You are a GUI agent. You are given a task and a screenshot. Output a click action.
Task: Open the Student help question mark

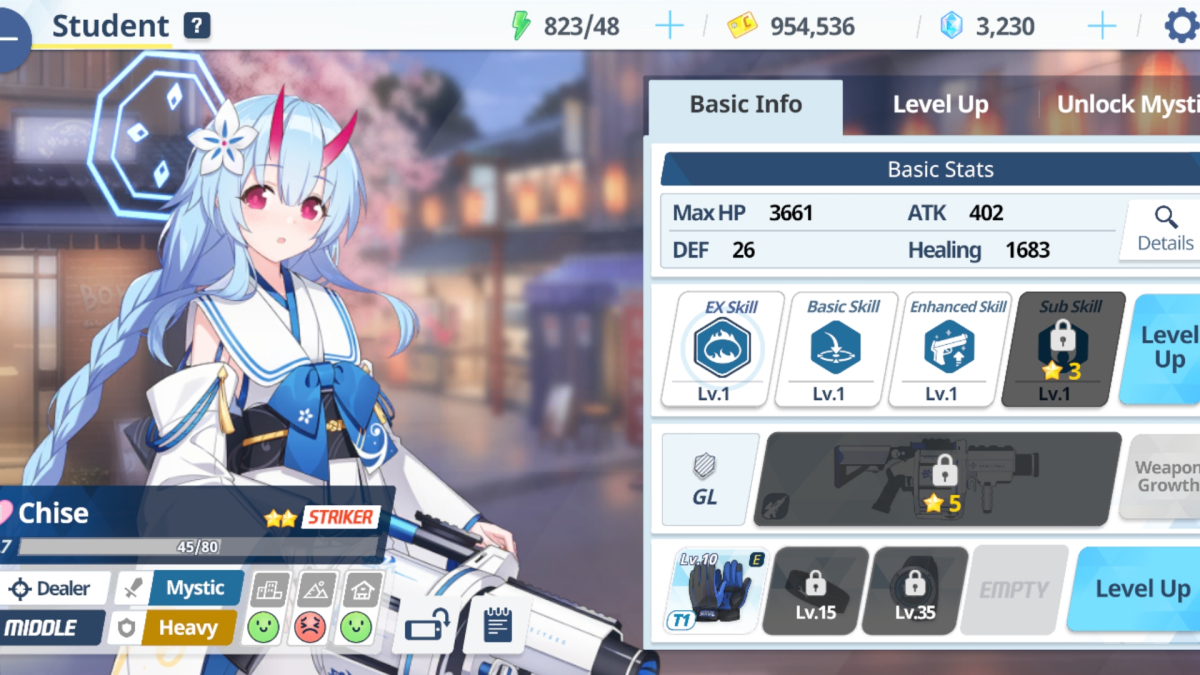click(x=197, y=26)
